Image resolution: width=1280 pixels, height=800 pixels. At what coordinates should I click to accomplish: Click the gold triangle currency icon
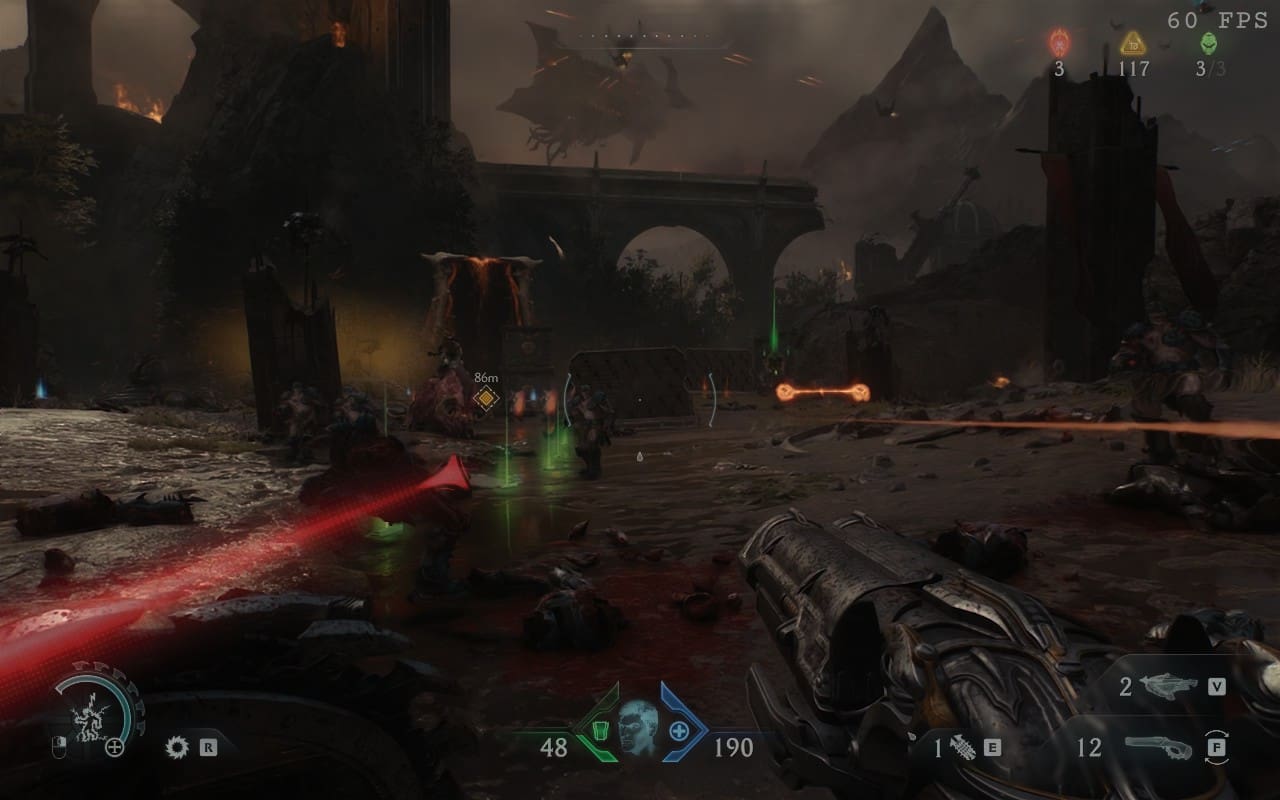[x=1132, y=43]
